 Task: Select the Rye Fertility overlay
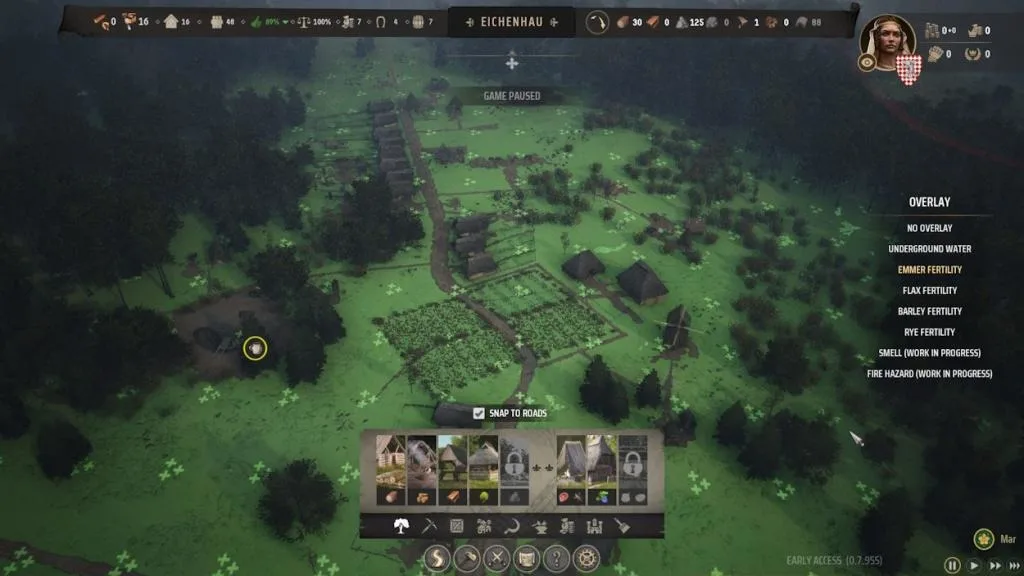click(x=929, y=332)
